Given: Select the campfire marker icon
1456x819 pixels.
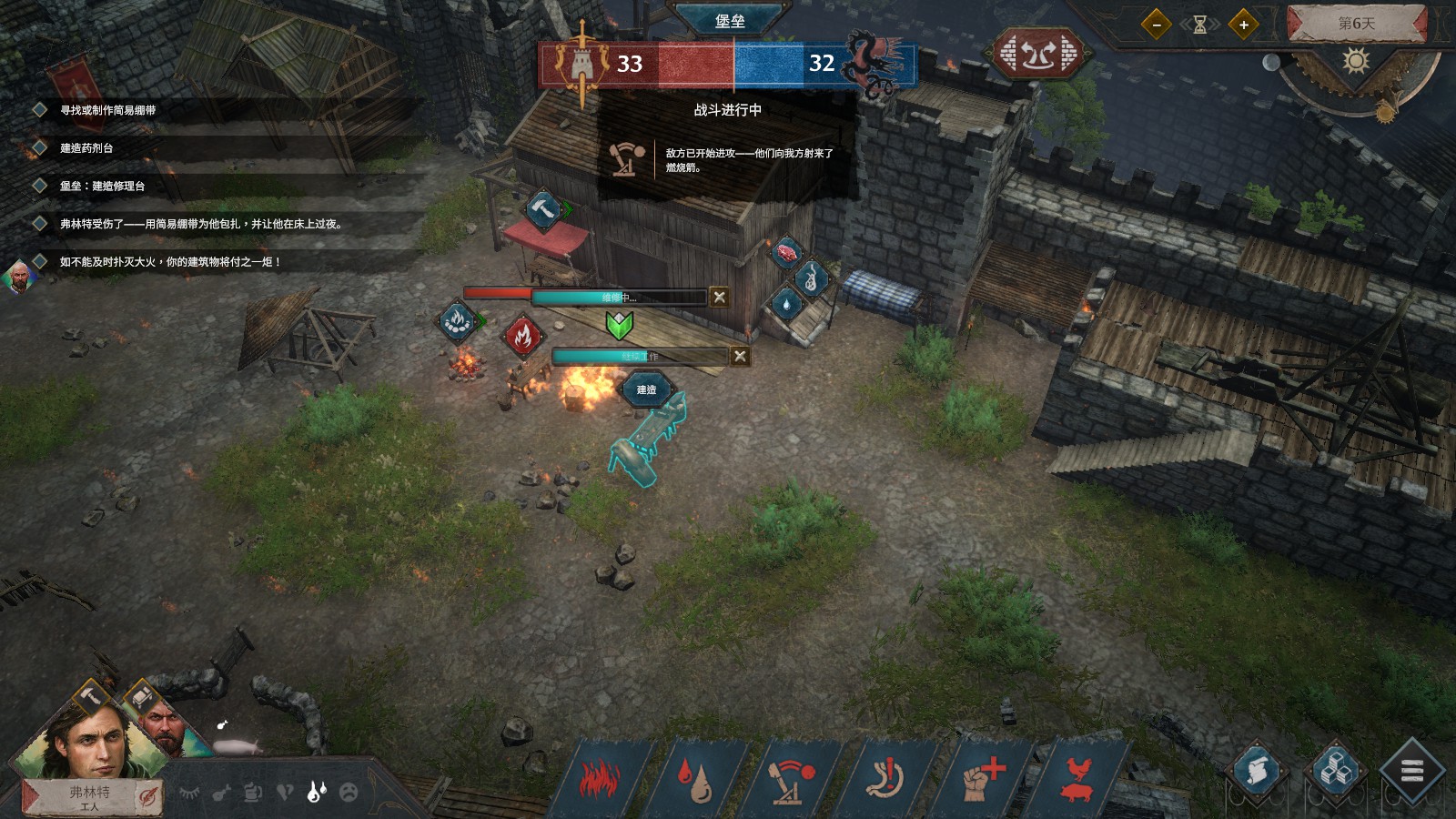Looking at the screenshot, I should pos(458,320).
